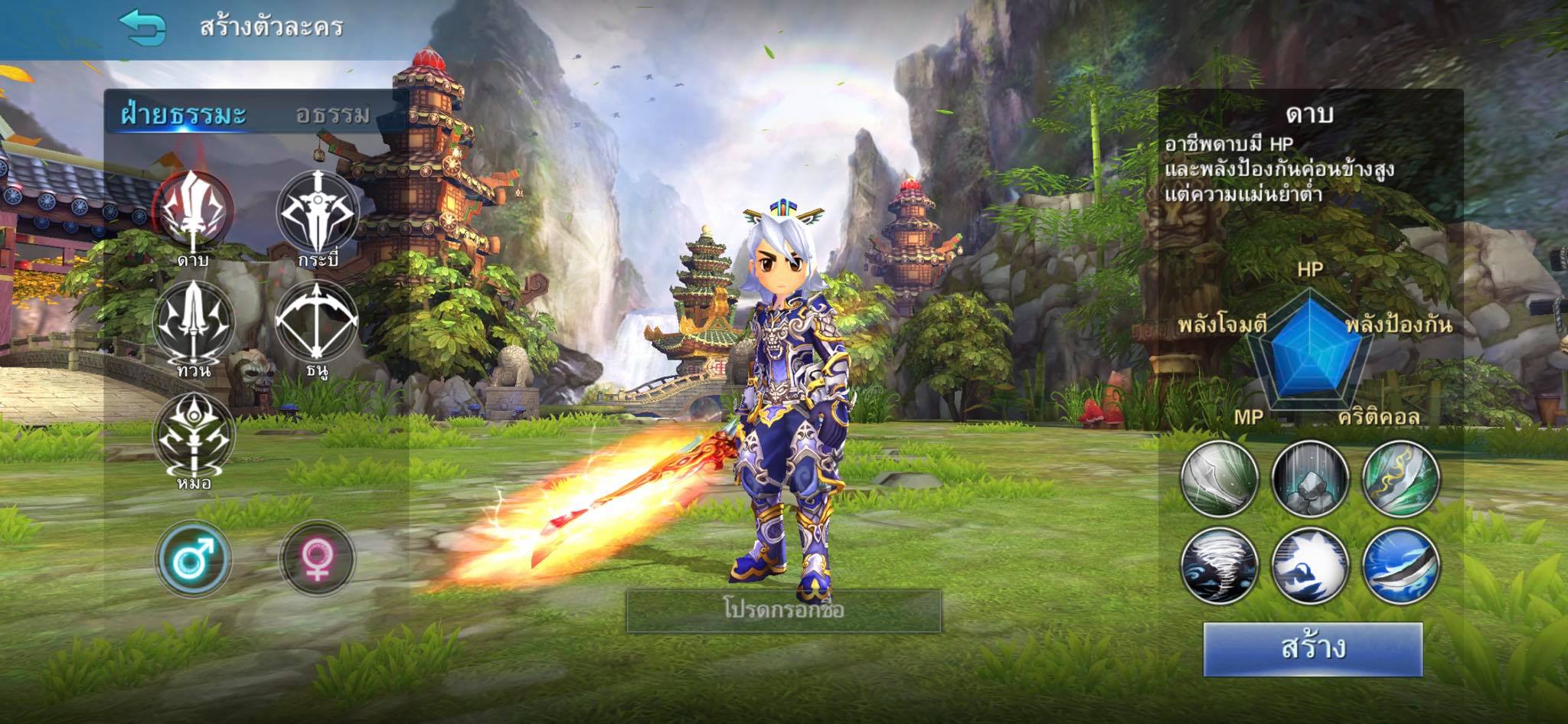The image size is (1568, 724).
Task: View the green lightning blade skill
Action: (1400, 479)
